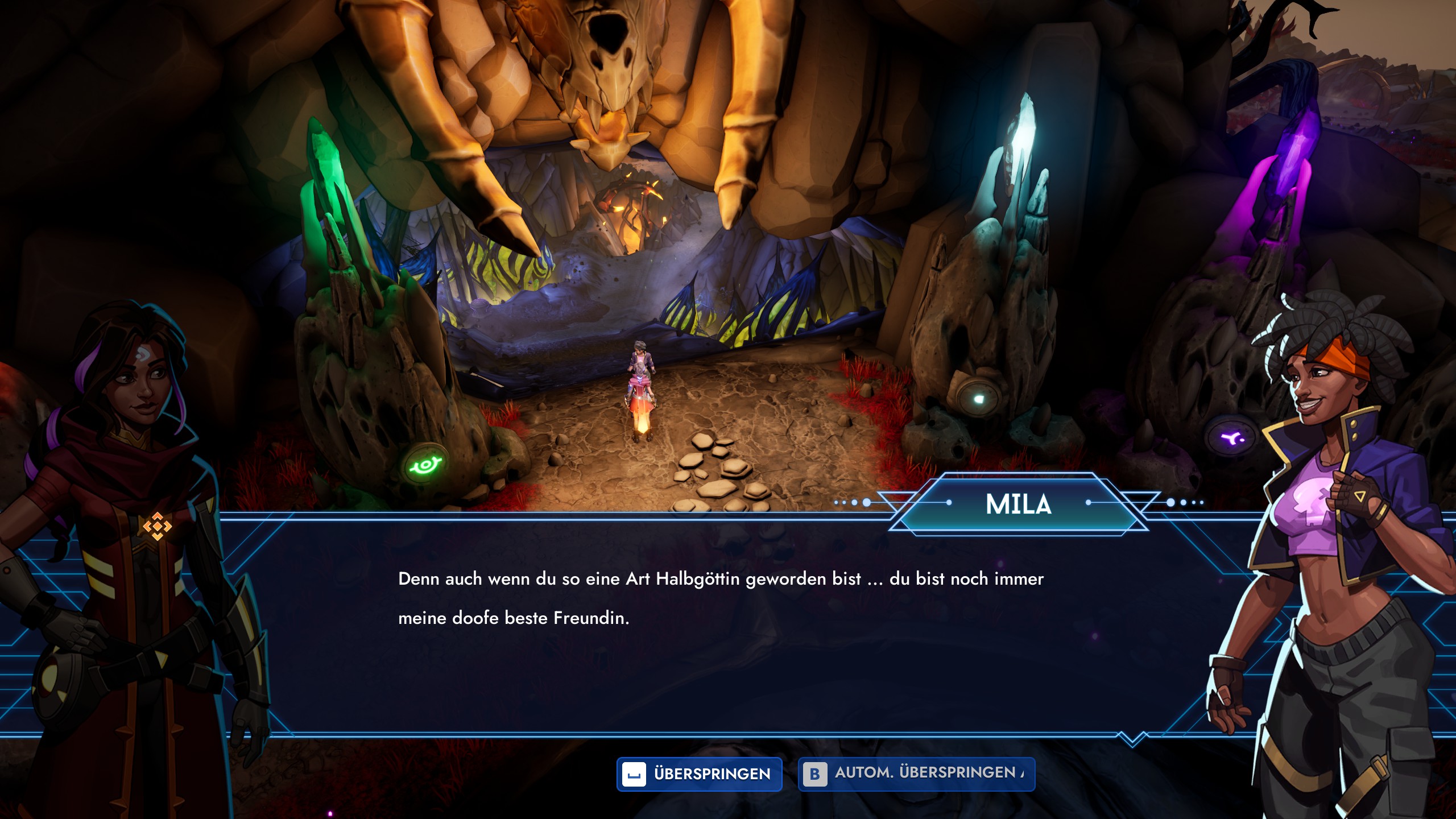Enable Autom. Überspringen for the dialogue
The width and height of the screenshot is (1456, 819).
[916, 774]
